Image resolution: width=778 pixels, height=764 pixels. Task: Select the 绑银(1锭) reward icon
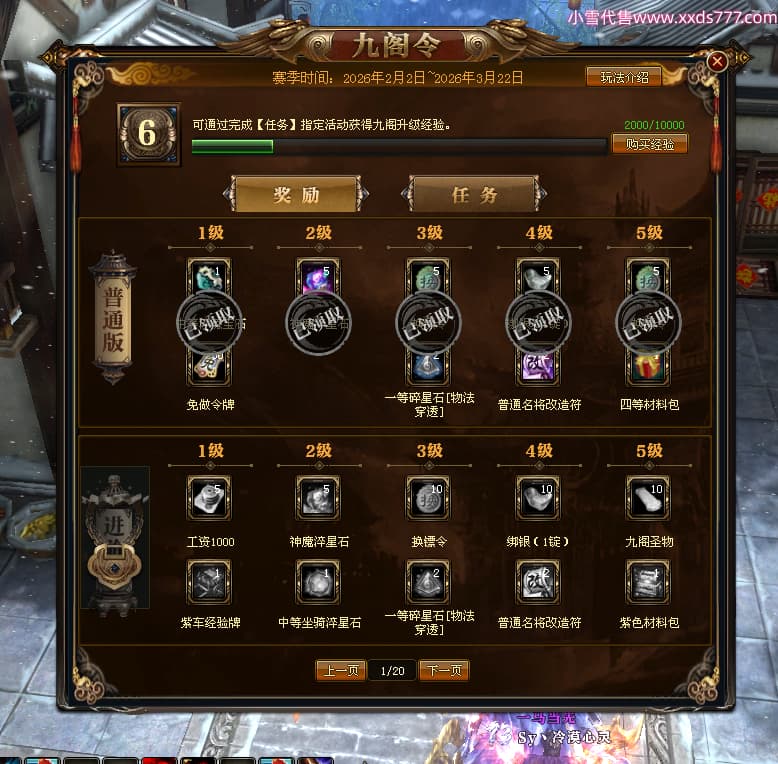[538, 498]
